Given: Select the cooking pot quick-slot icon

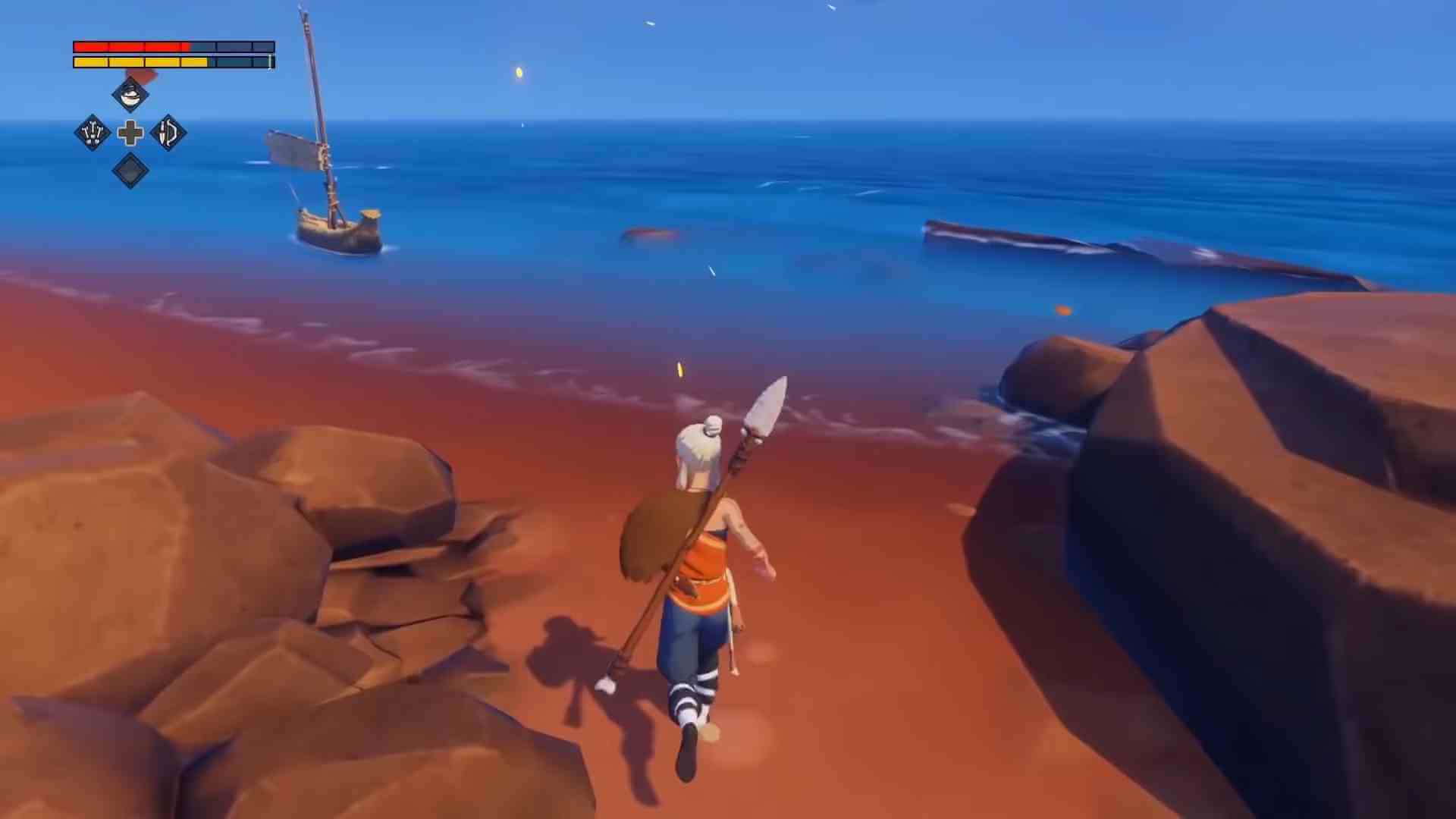Looking at the screenshot, I should coord(129,96).
